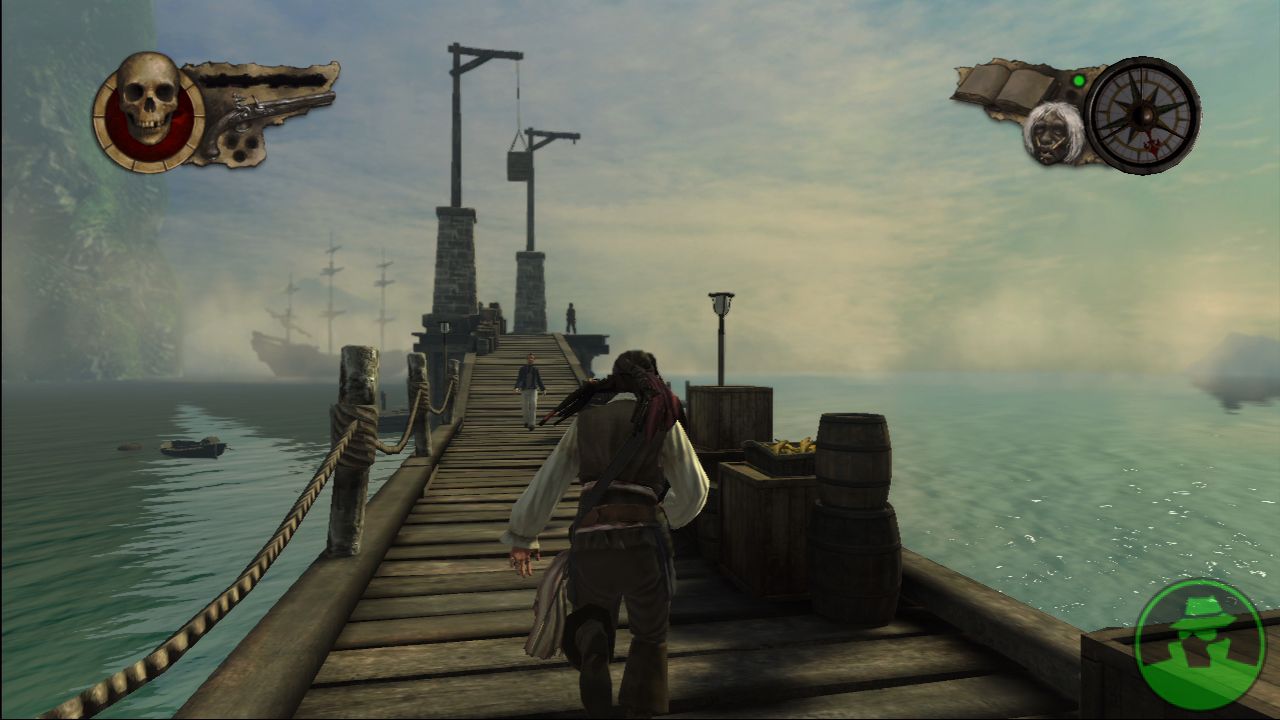Viewport: 1280px width, 720px height.
Task: Click the darker unlit light below the green indicator
Action: click(1070, 94)
